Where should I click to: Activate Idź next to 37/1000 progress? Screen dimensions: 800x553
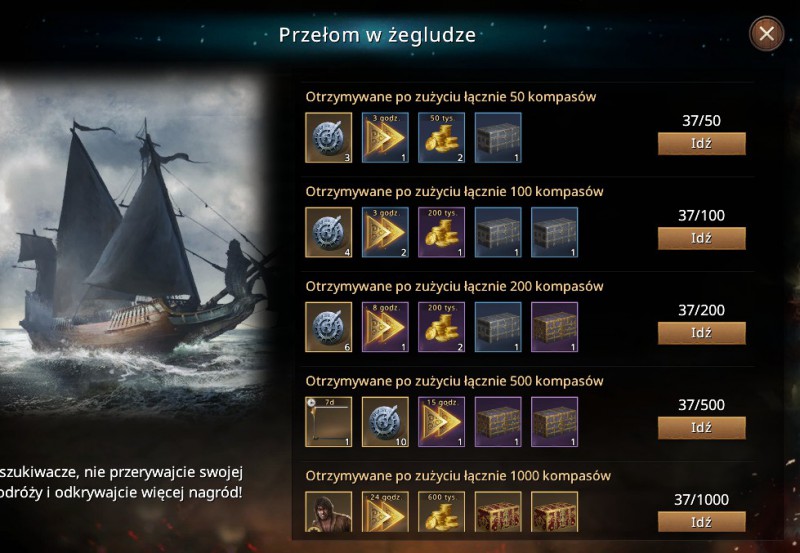click(x=701, y=522)
